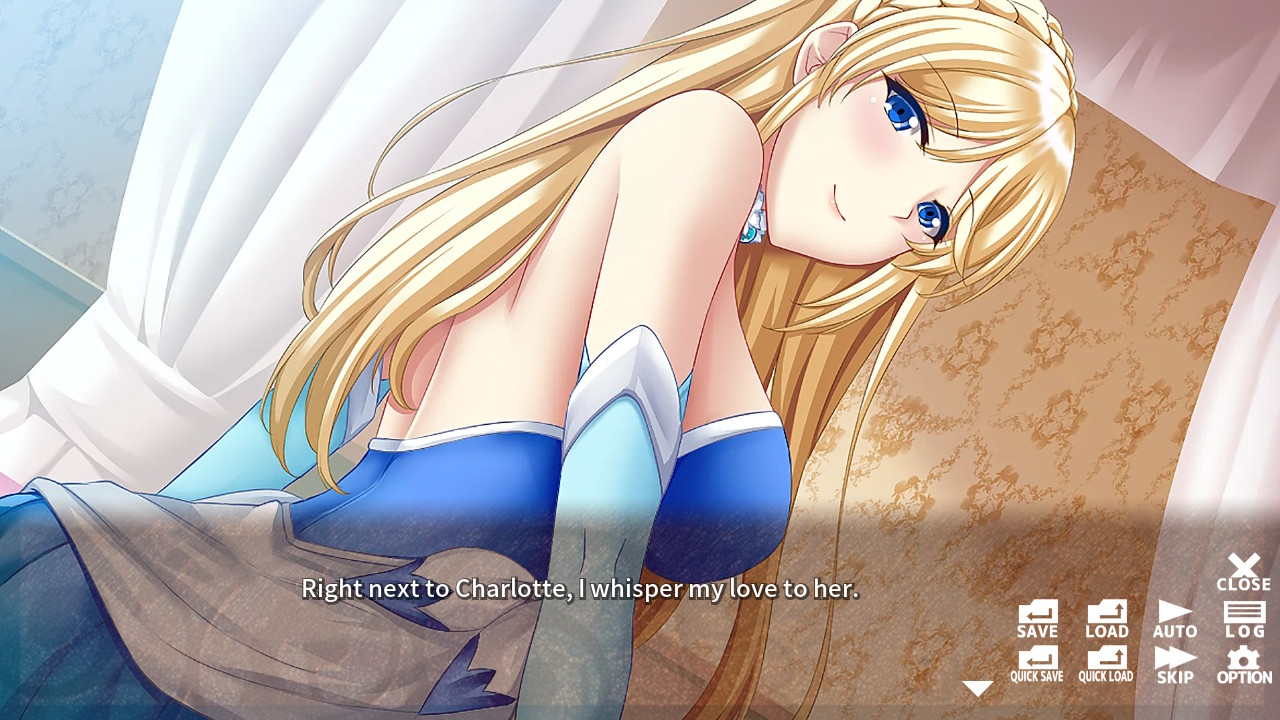The height and width of the screenshot is (720, 1280).
Task: Open the Load menu
Action: coord(1106,618)
